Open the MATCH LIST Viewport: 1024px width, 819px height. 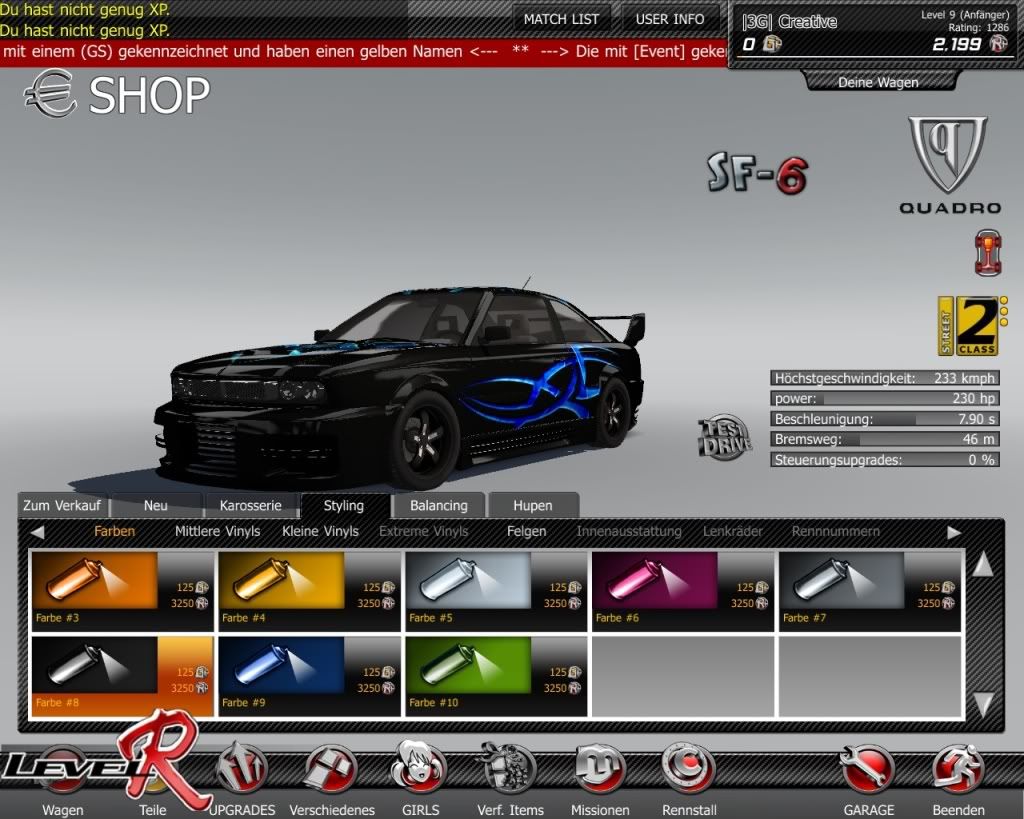(561, 19)
